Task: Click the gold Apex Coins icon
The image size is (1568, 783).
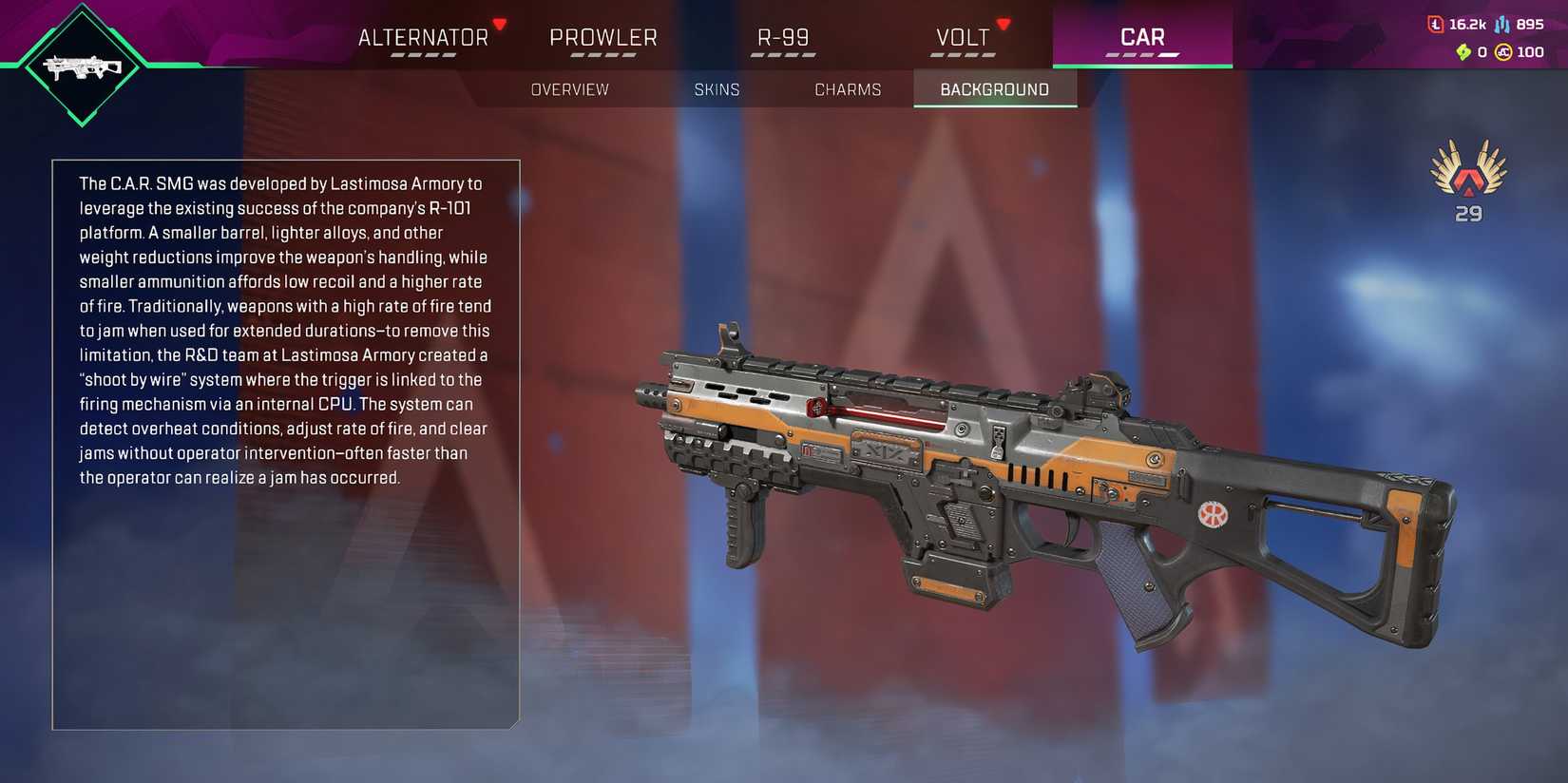Action: point(1503,51)
